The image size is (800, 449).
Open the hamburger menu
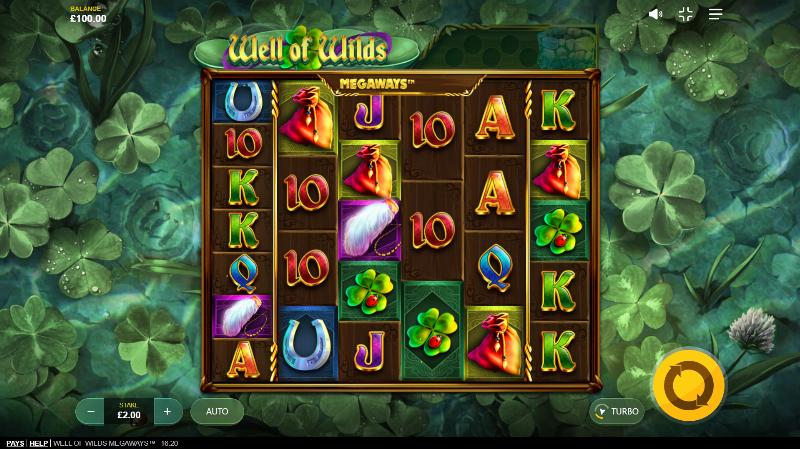click(716, 14)
